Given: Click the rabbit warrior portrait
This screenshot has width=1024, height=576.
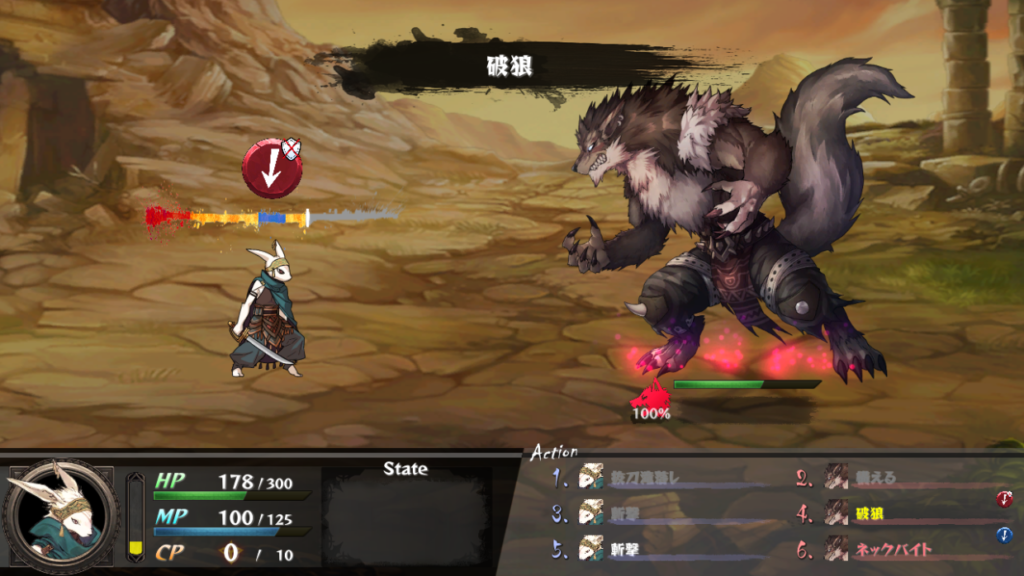Looking at the screenshot, I should tap(61, 514).
